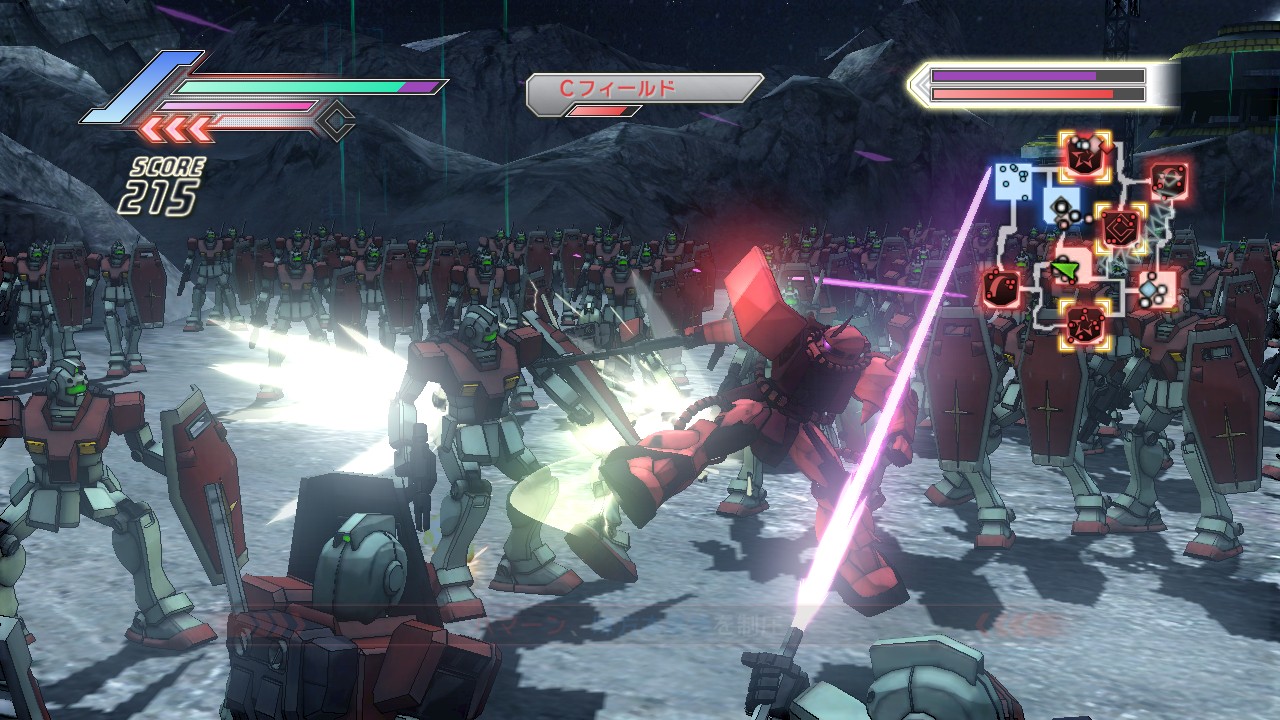Select the top-right red enemy field node
1280x720 pixels.
(x=1167, y=181)
